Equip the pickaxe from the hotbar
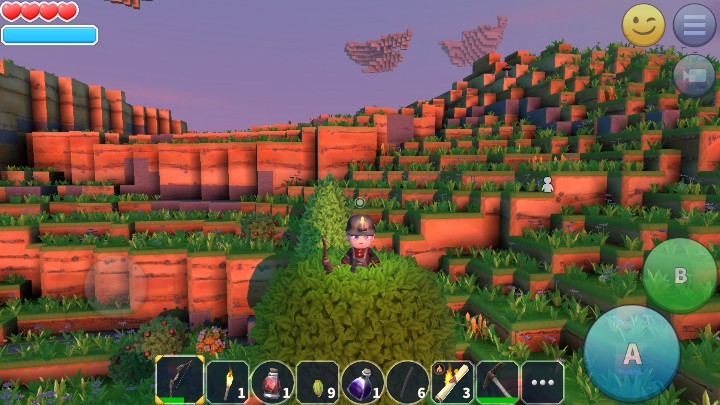The width and height of the screenshot is (720, 405). (497, 381)
